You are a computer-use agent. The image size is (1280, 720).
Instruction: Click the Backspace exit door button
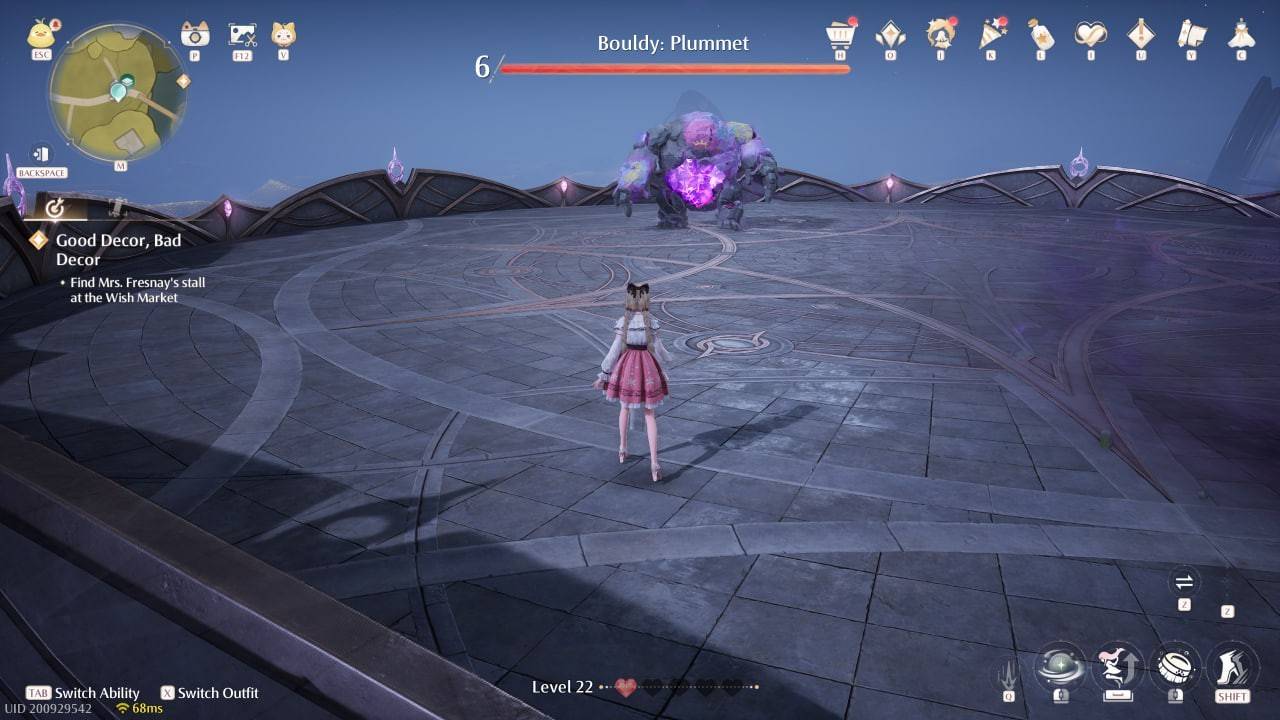click(41, 155)
